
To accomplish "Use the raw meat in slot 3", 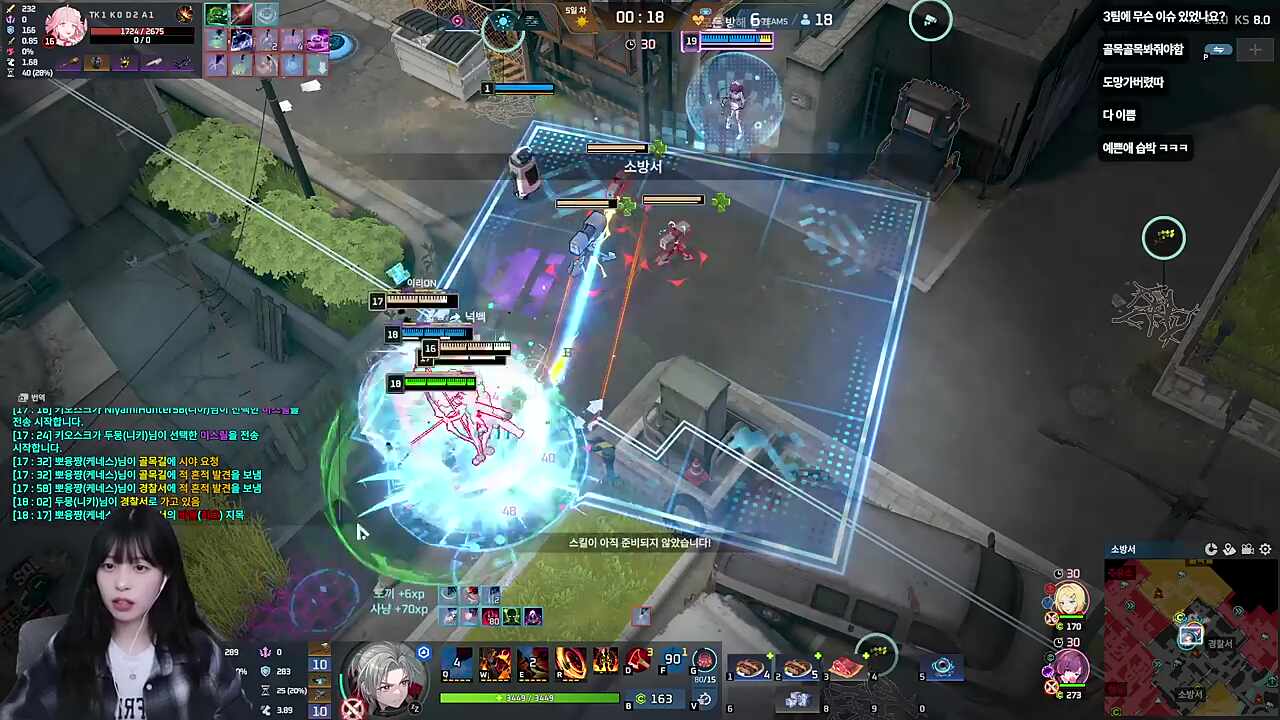I will (x=846, y=667).
